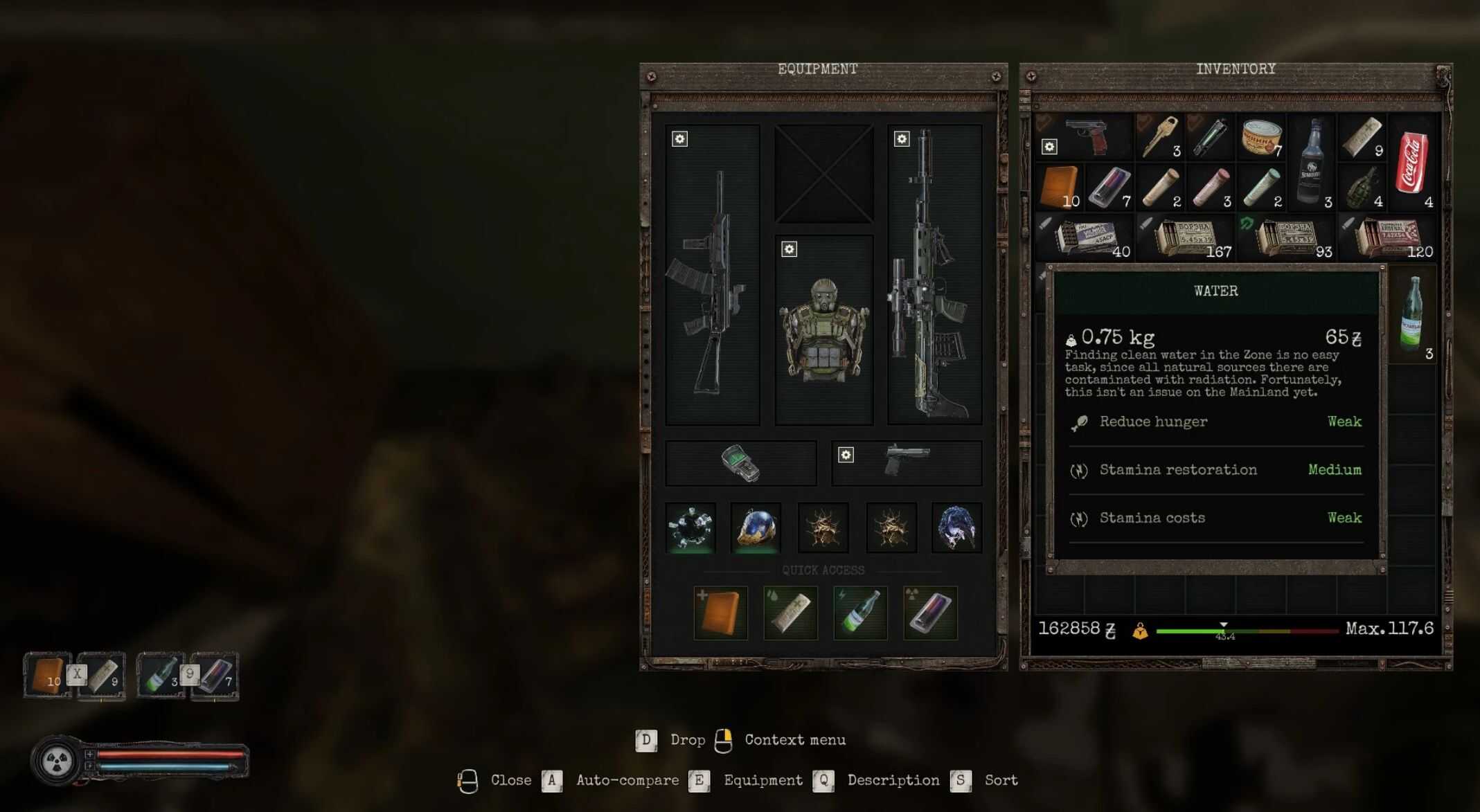Image resolution: width=1480 pixels, height=812 pixels.
Task: Pick the ammo box with 40 rounds
Action: pyautogui.click(x=1087, y=238)
